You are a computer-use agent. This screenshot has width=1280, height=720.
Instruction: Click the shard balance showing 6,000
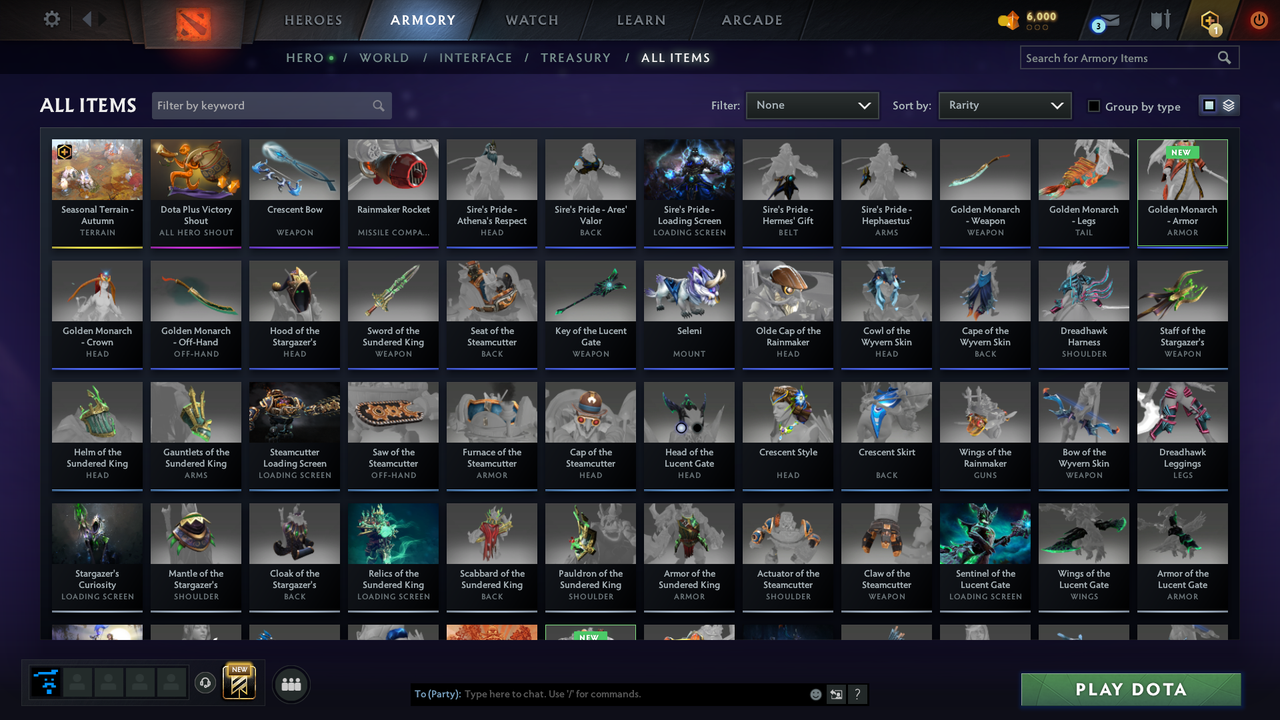[x=1023, y=16]
